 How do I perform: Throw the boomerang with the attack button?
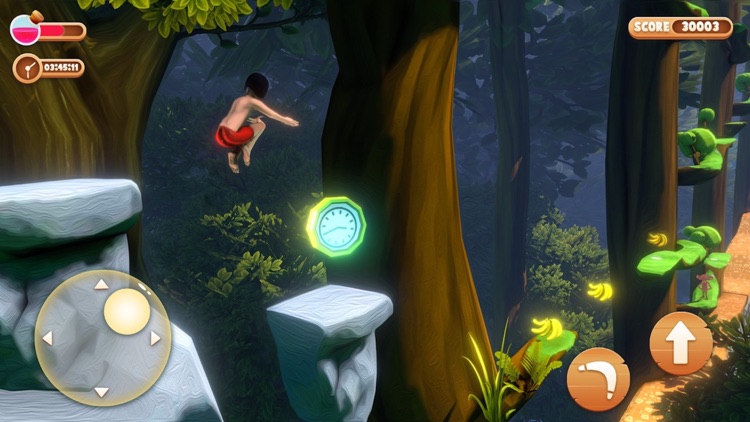point(598,379)
